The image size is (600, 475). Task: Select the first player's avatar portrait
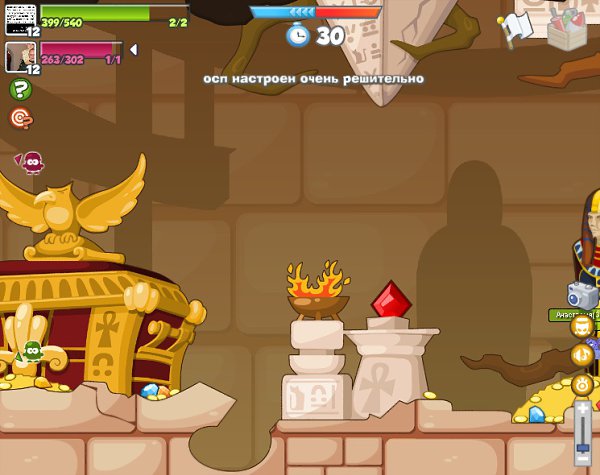coord(22,15)
